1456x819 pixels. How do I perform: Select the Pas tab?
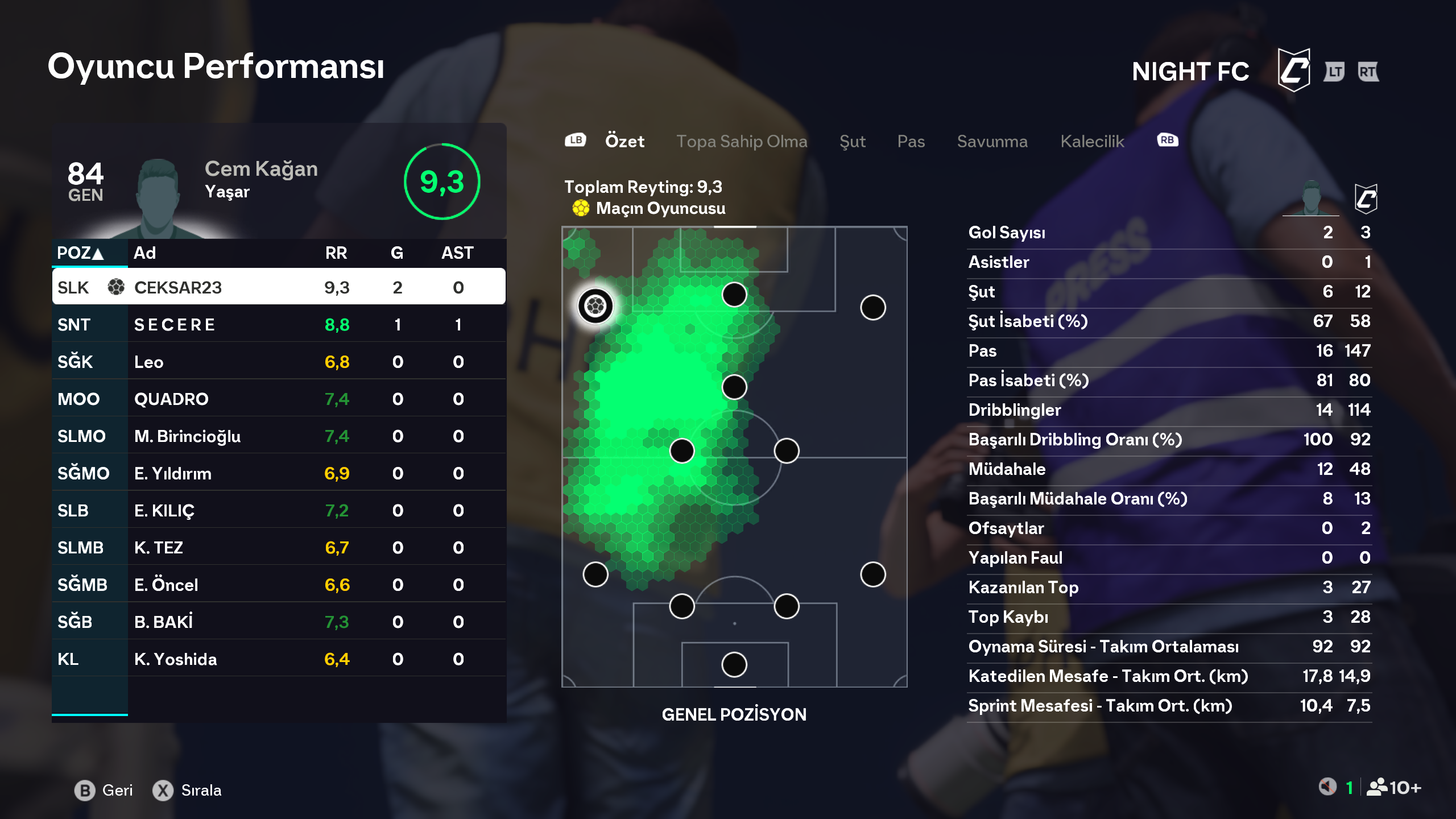[x=911, y=141]
